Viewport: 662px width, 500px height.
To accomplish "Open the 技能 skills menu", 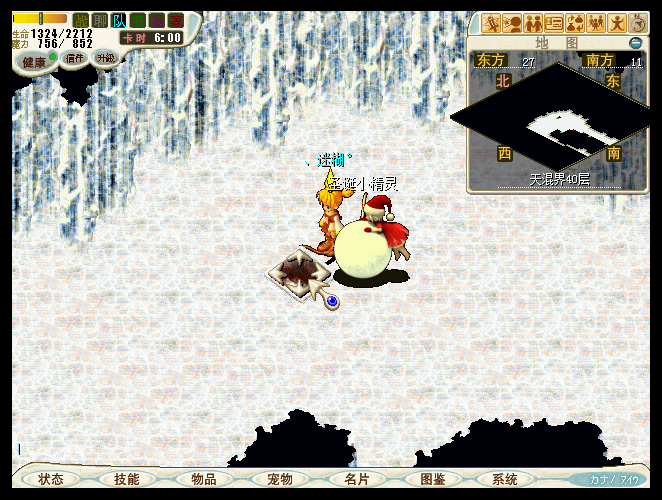I will (x=127, y=480).
